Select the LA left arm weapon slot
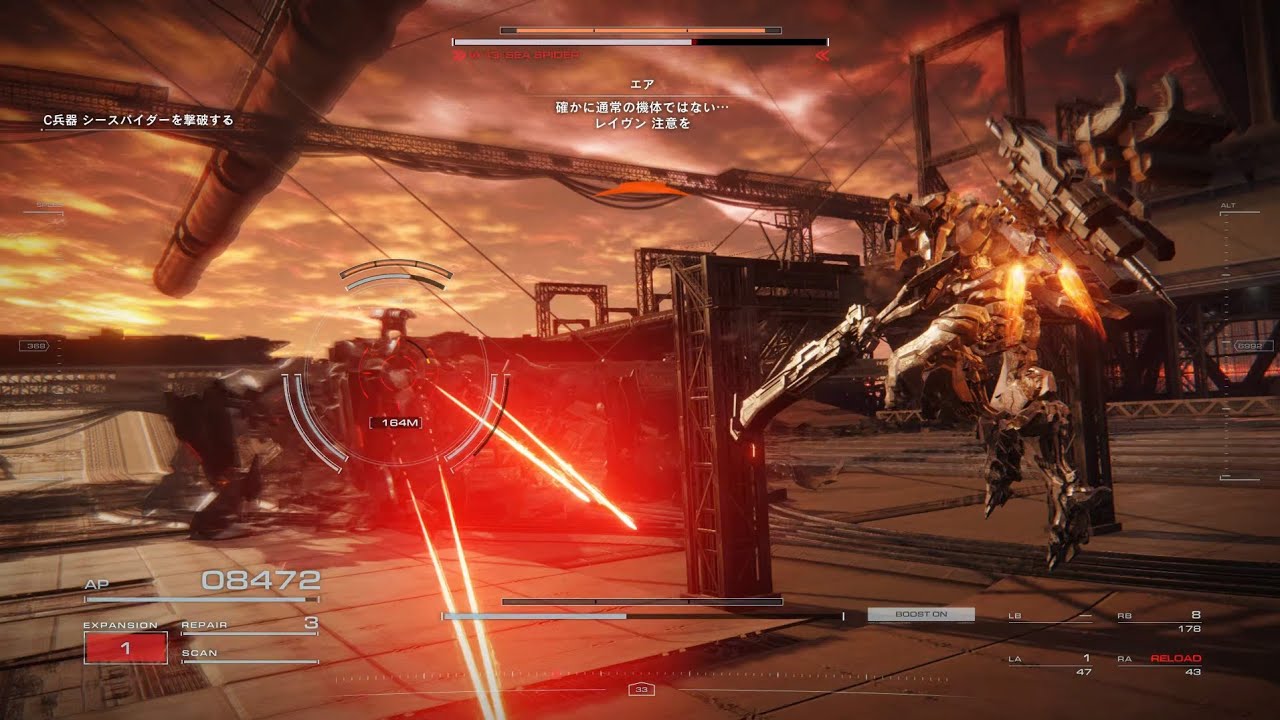 (x=1050, y=664)
